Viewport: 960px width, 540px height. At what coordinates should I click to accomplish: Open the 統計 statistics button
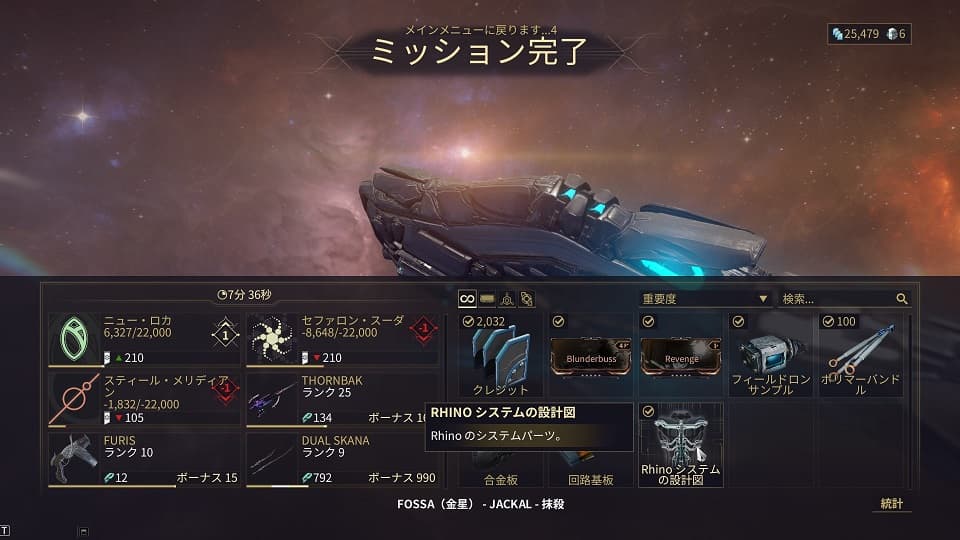[x=891, y=504]
